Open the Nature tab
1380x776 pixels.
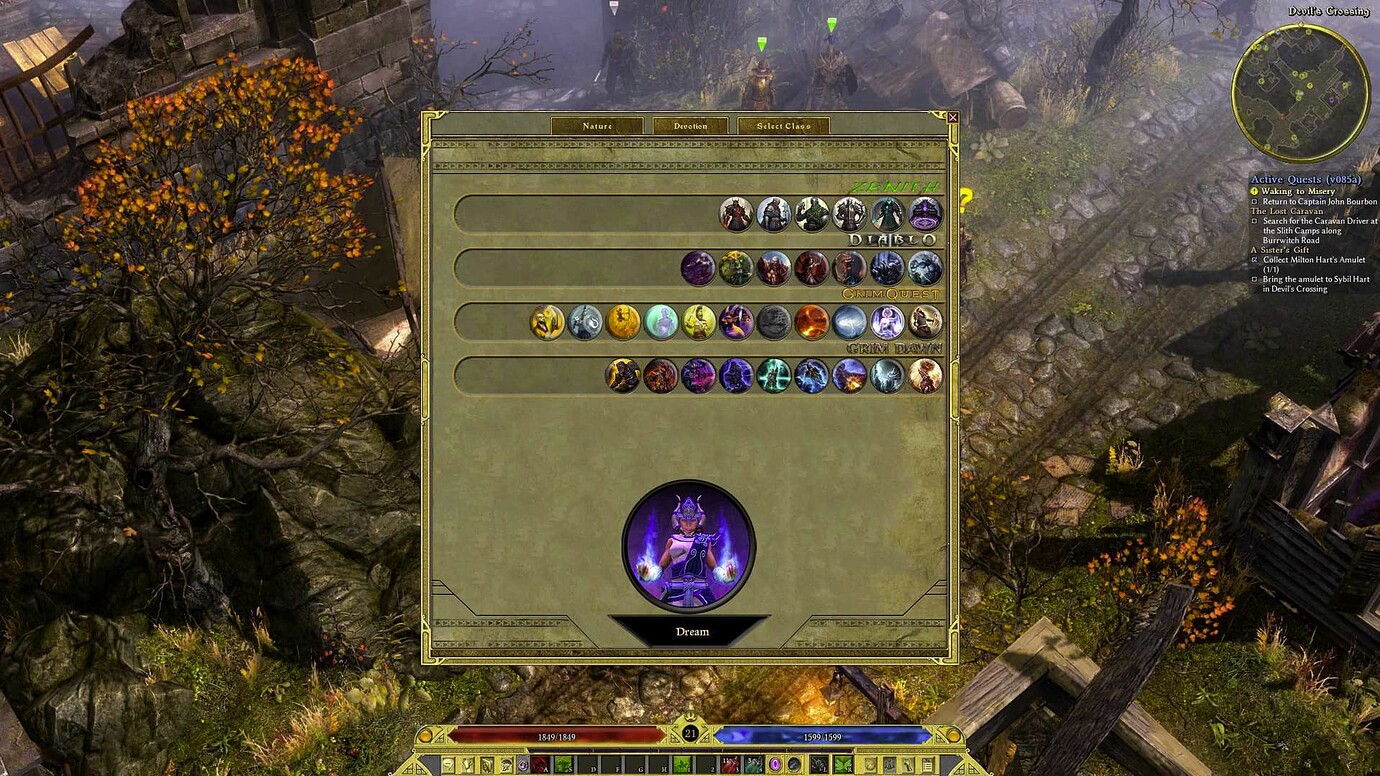click(598, 126)
